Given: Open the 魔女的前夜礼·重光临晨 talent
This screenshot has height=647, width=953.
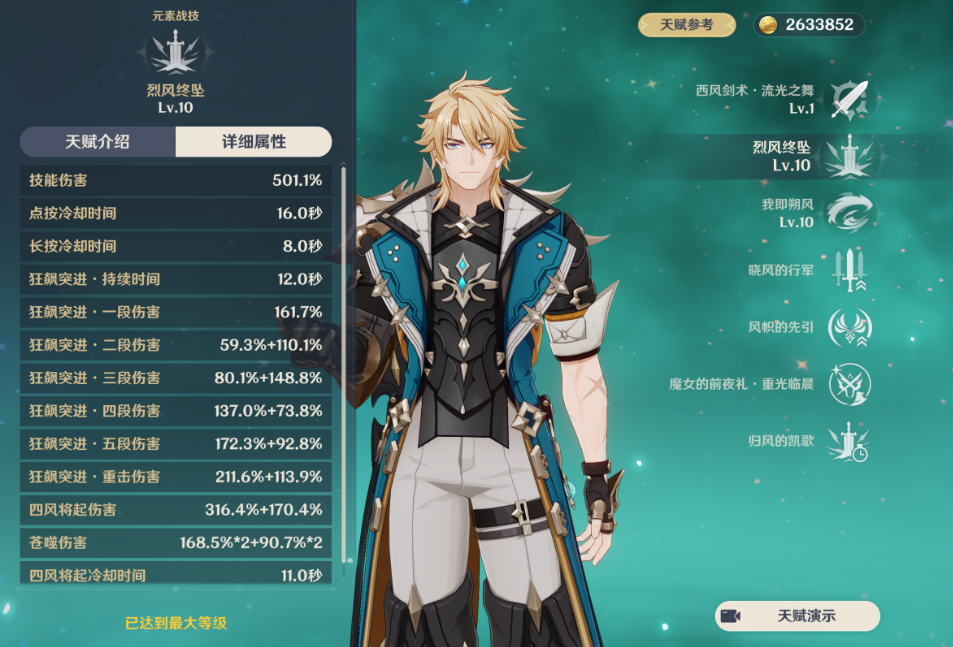Looking at the screenshot, I should [x=851, y=384].
